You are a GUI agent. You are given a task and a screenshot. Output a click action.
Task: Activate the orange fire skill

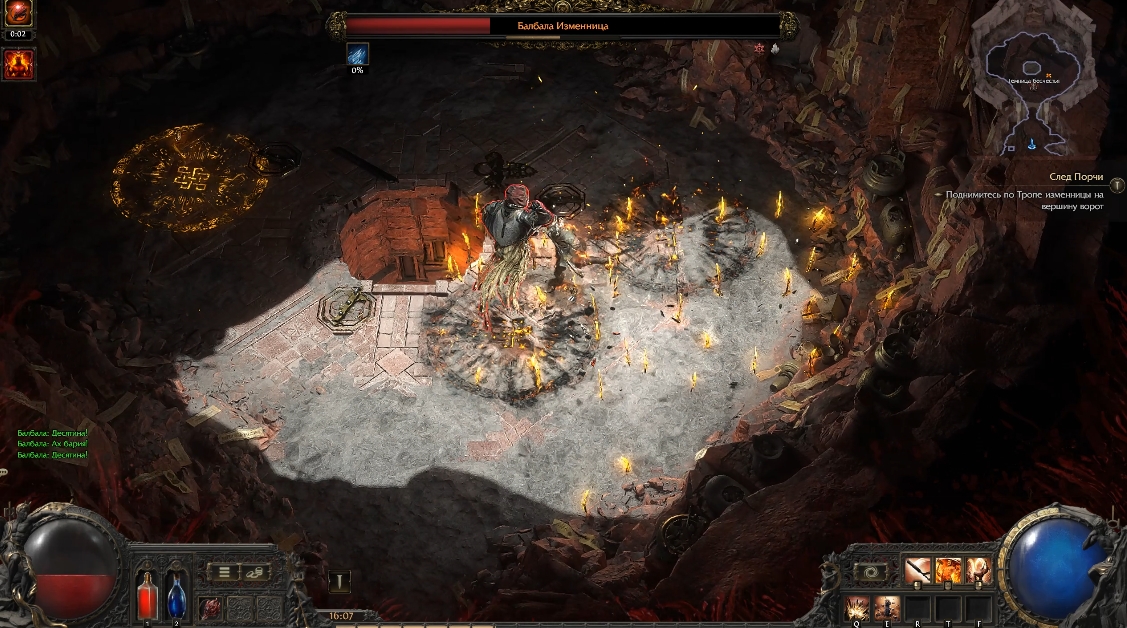pyautogui.click(x=947, y=571)
